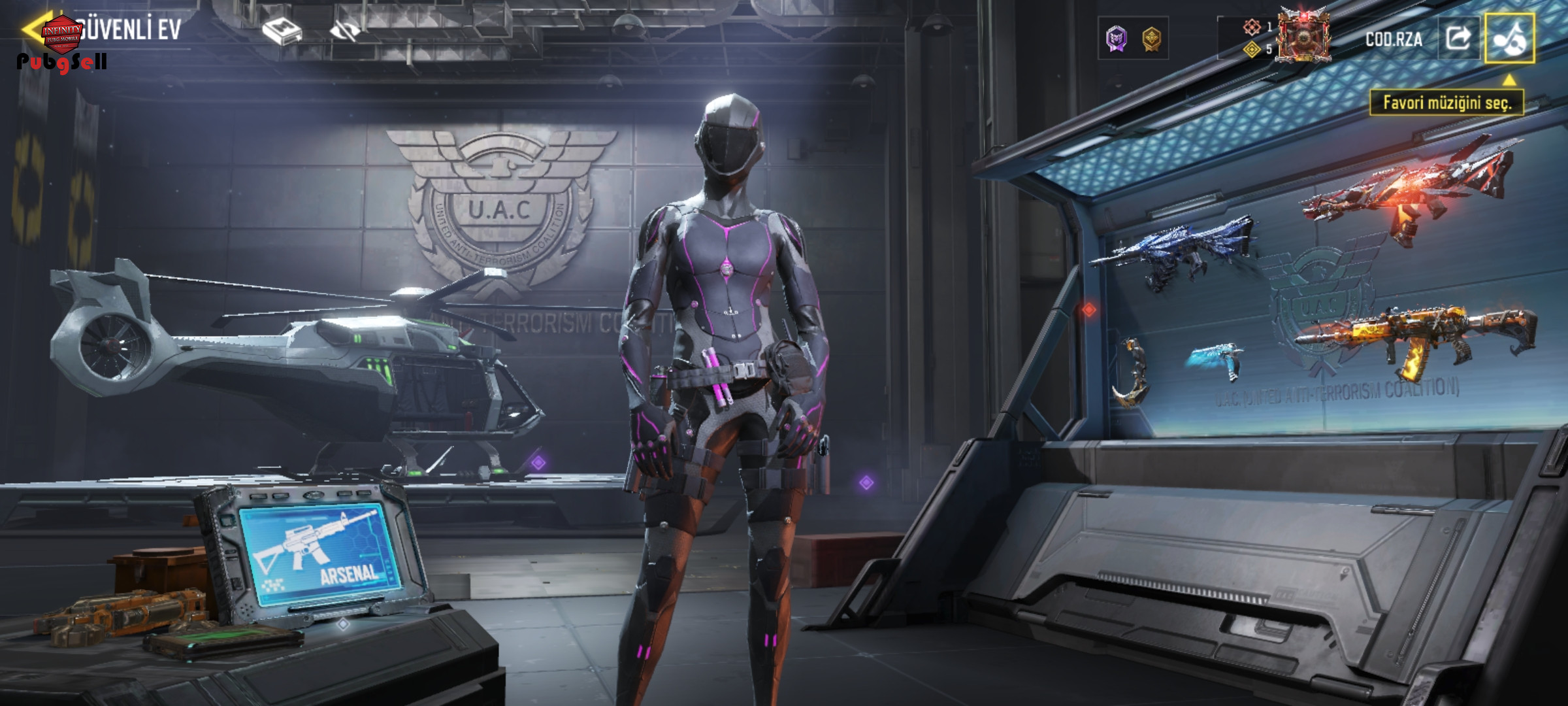Open the white book icon
The image size is (1568, 706).
coord(282,31)
